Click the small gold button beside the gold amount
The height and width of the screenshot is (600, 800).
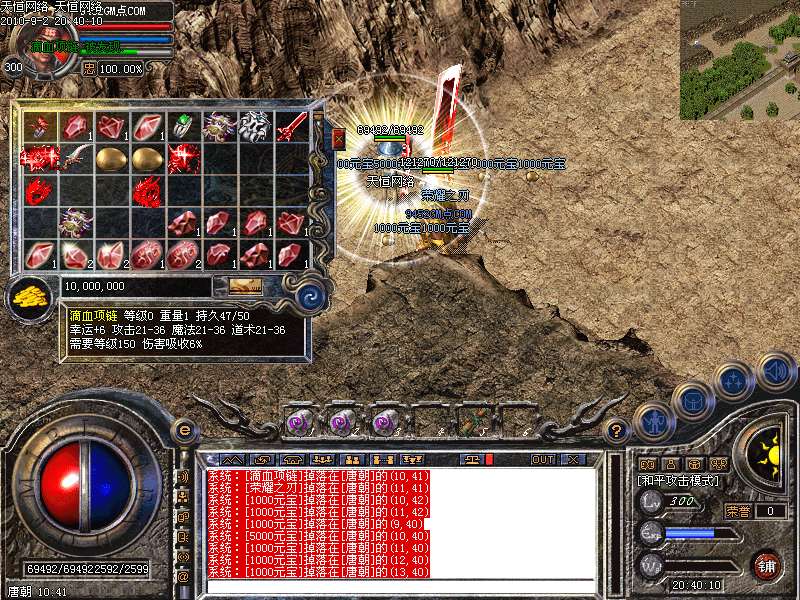(x=245, y=286)
